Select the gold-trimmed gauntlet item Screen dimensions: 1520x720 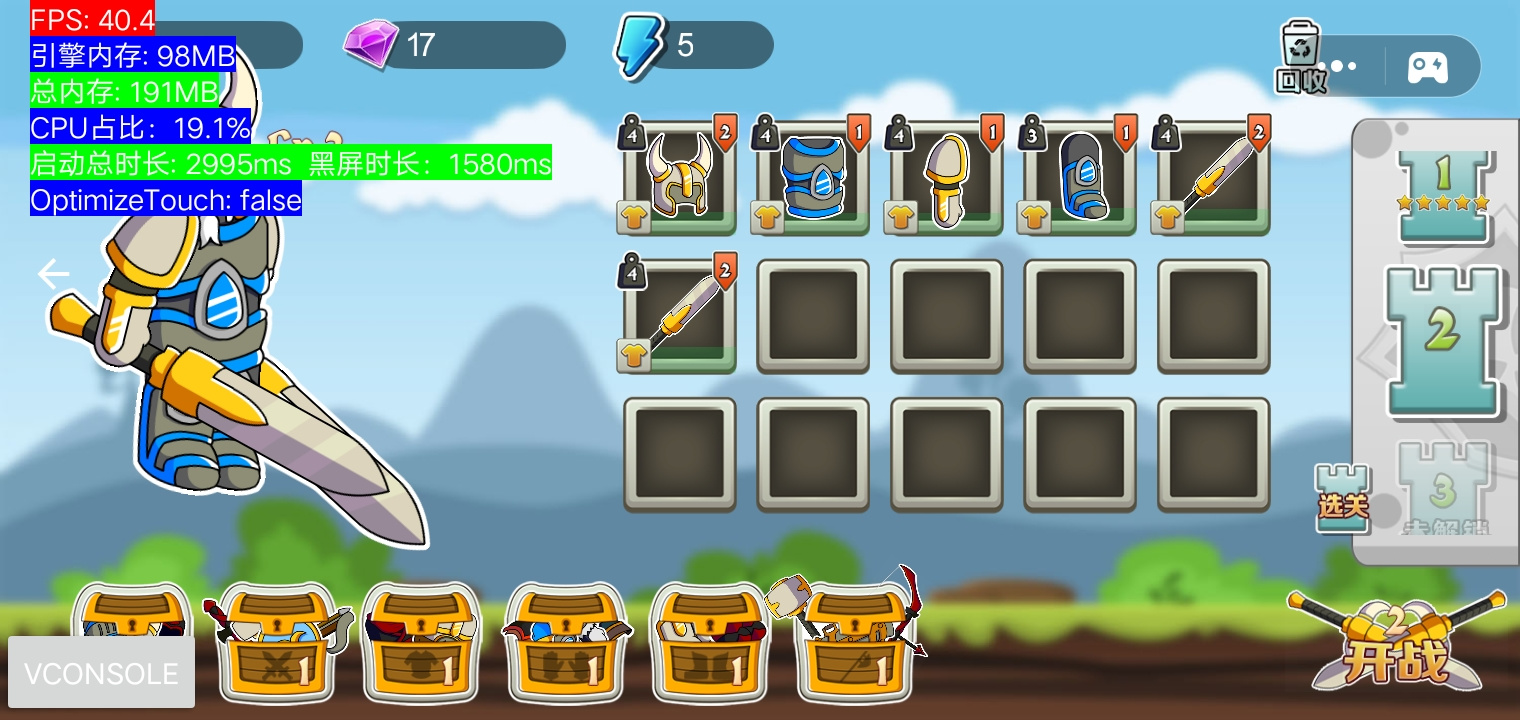(947, 177)
